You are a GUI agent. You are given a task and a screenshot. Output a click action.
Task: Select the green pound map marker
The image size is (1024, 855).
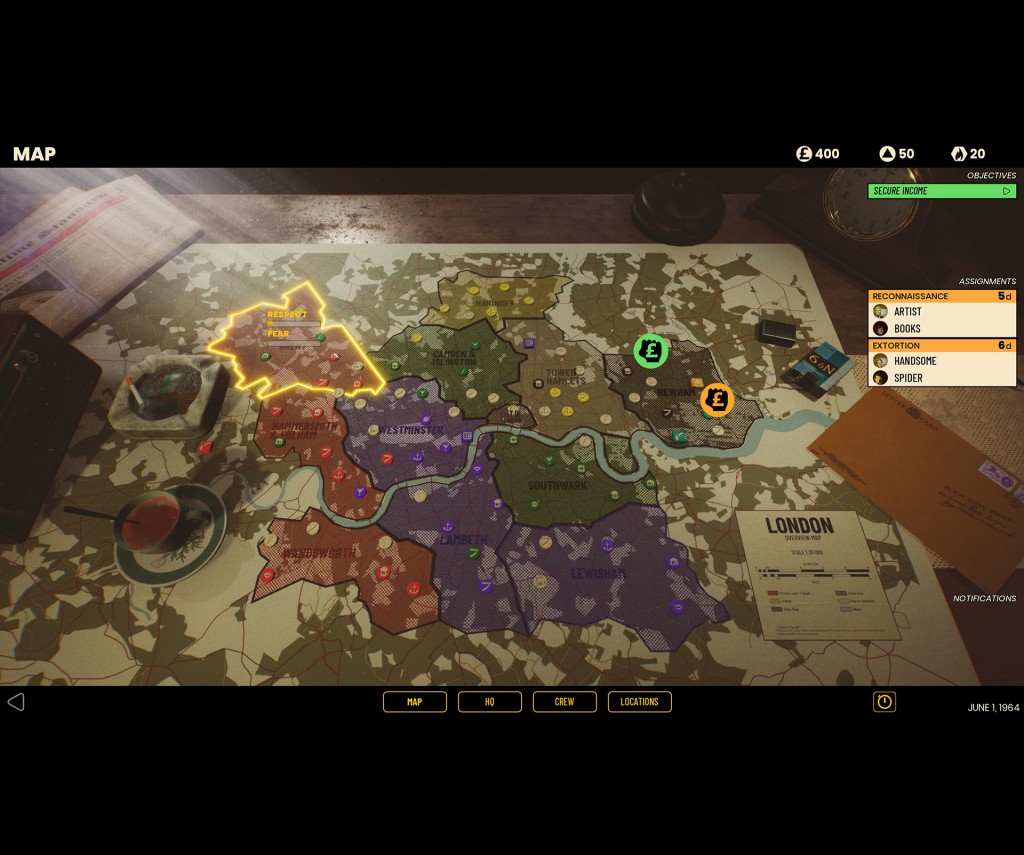click(x=651, y=351)
